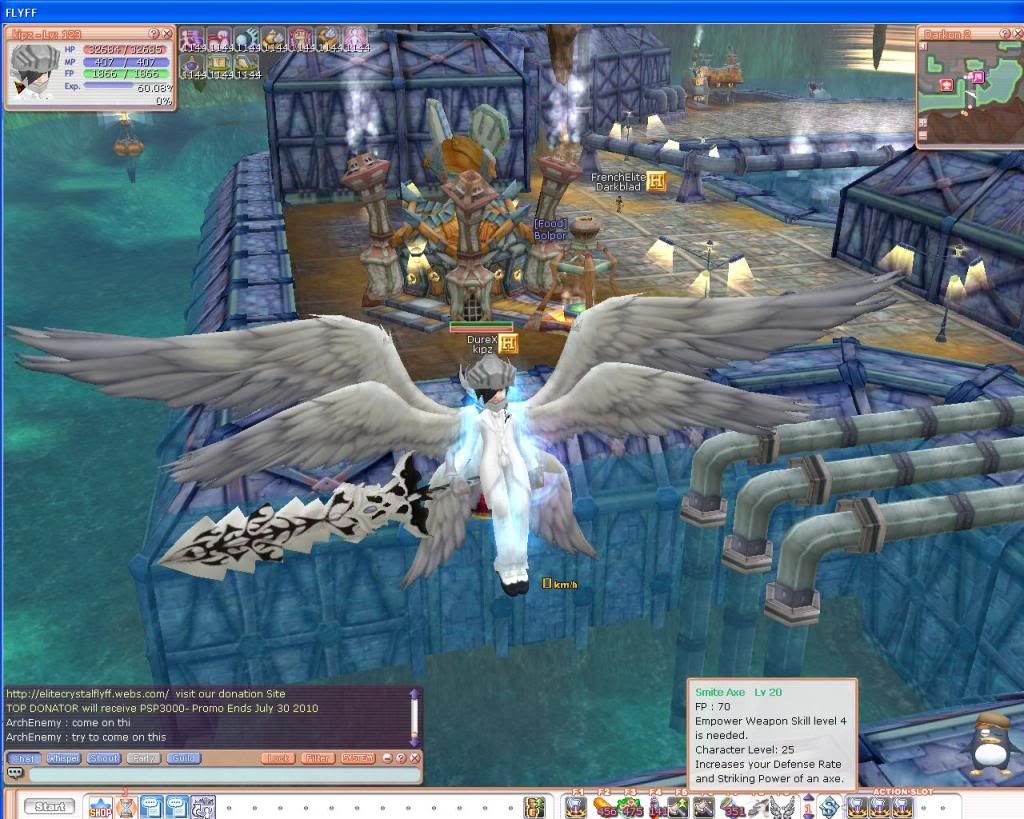Open the SHOP icon on the taskbar
The height and width of the screenshot is (819, 1024).
[x=100, y=806]
